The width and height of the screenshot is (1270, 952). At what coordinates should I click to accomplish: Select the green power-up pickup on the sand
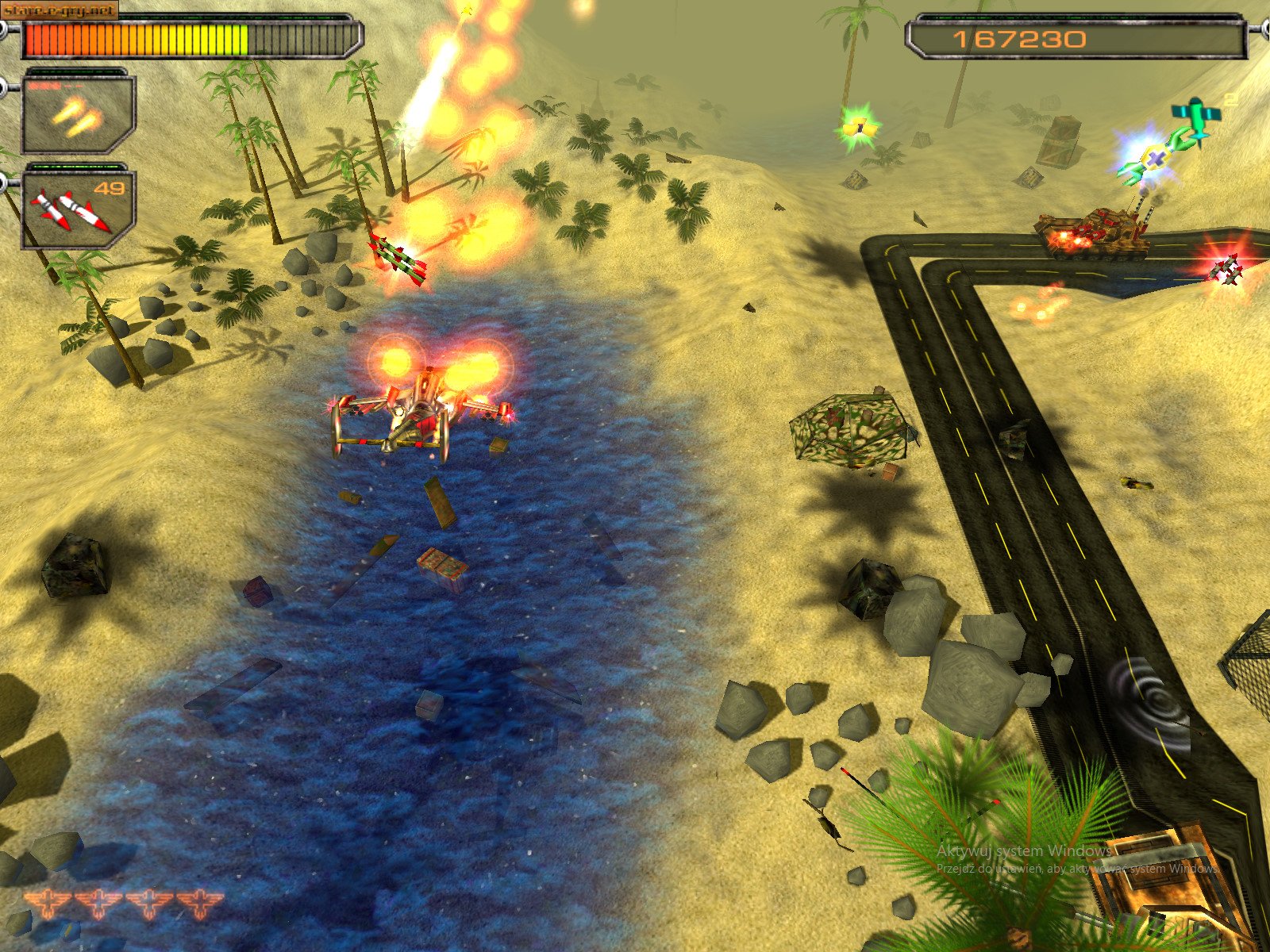coord(860,127)
